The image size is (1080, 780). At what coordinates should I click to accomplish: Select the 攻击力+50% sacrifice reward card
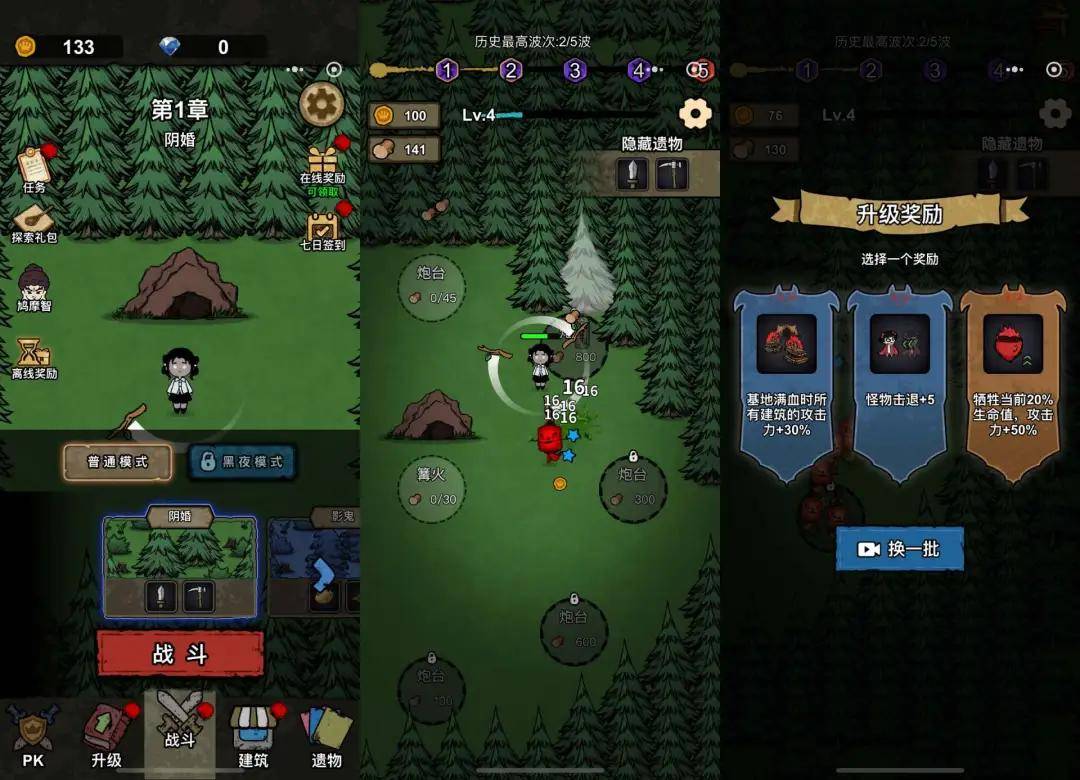tap(1012, 385)
